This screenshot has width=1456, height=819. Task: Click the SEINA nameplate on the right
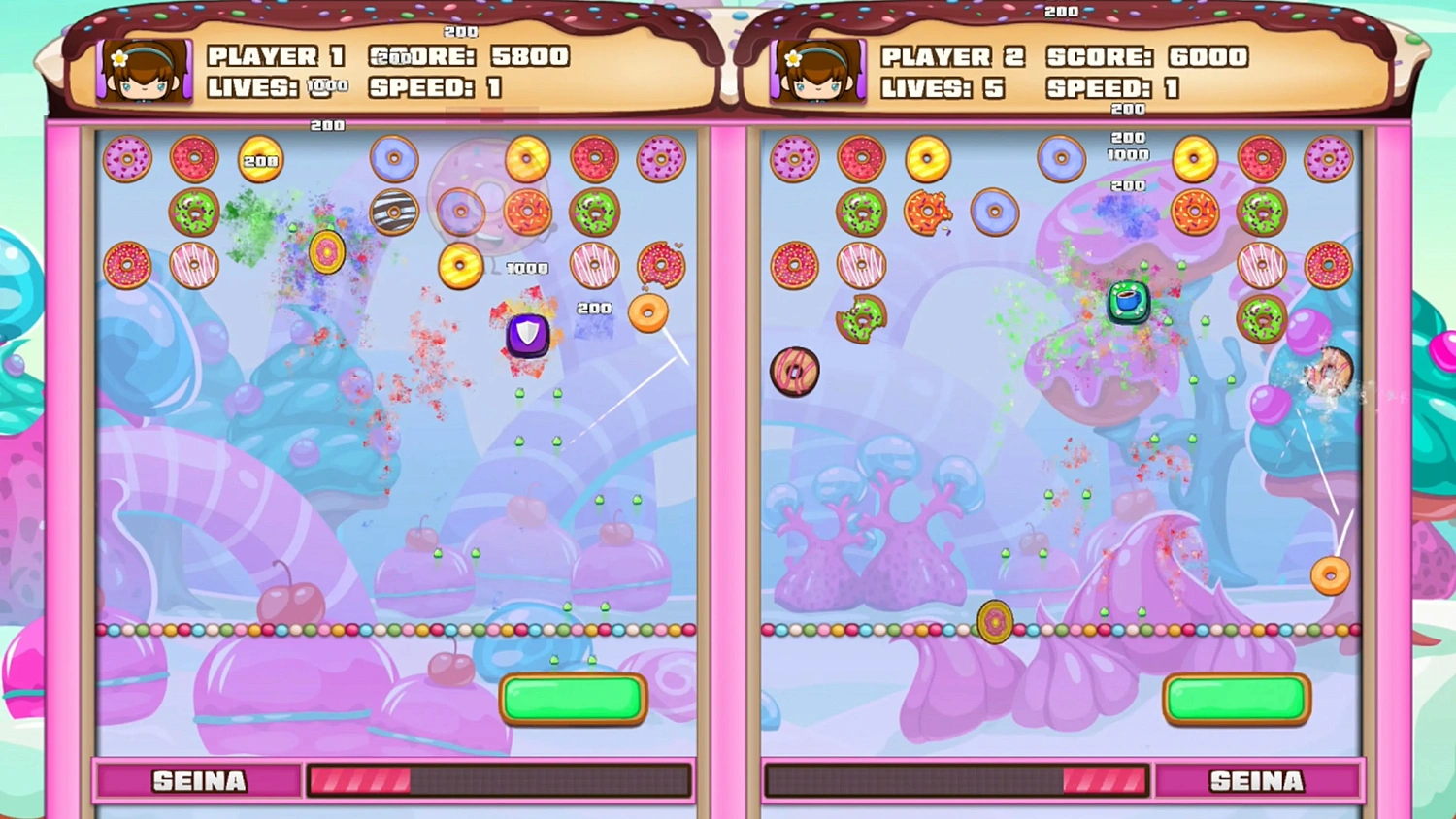tap(1259, 780)
